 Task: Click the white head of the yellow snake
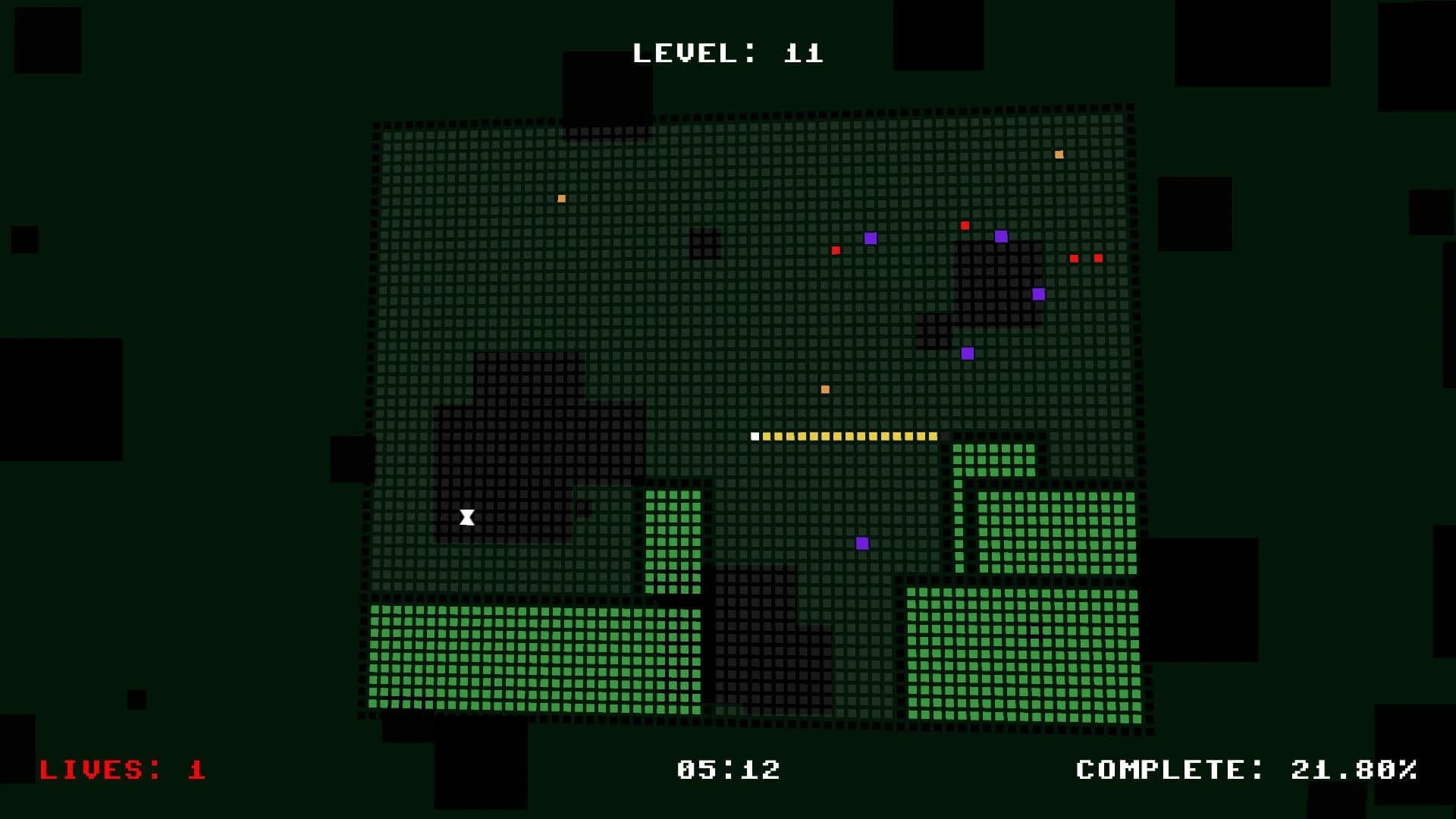pyautogui.click(x=755, y=436)
